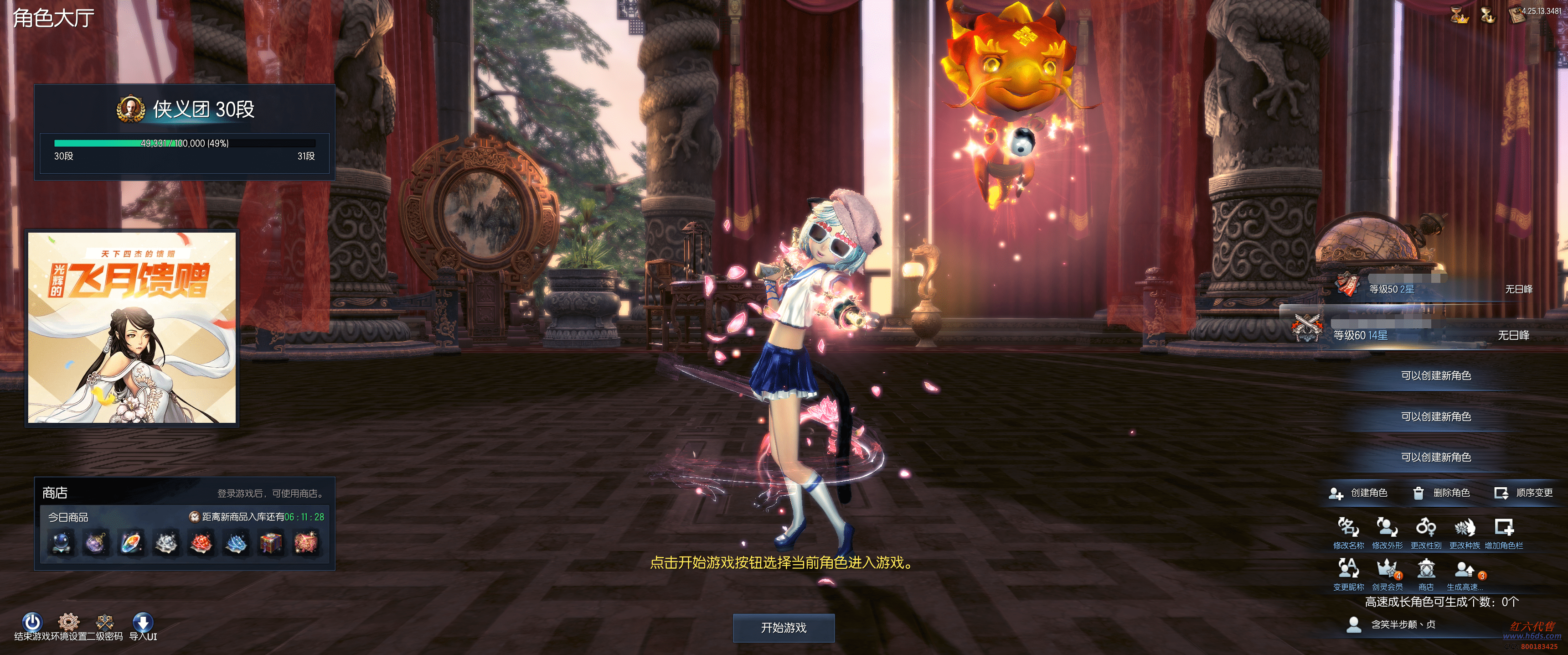Click the 删除角色 delete character button
This screenshot has width=1568, height=655.
(x=1441, y=492)
